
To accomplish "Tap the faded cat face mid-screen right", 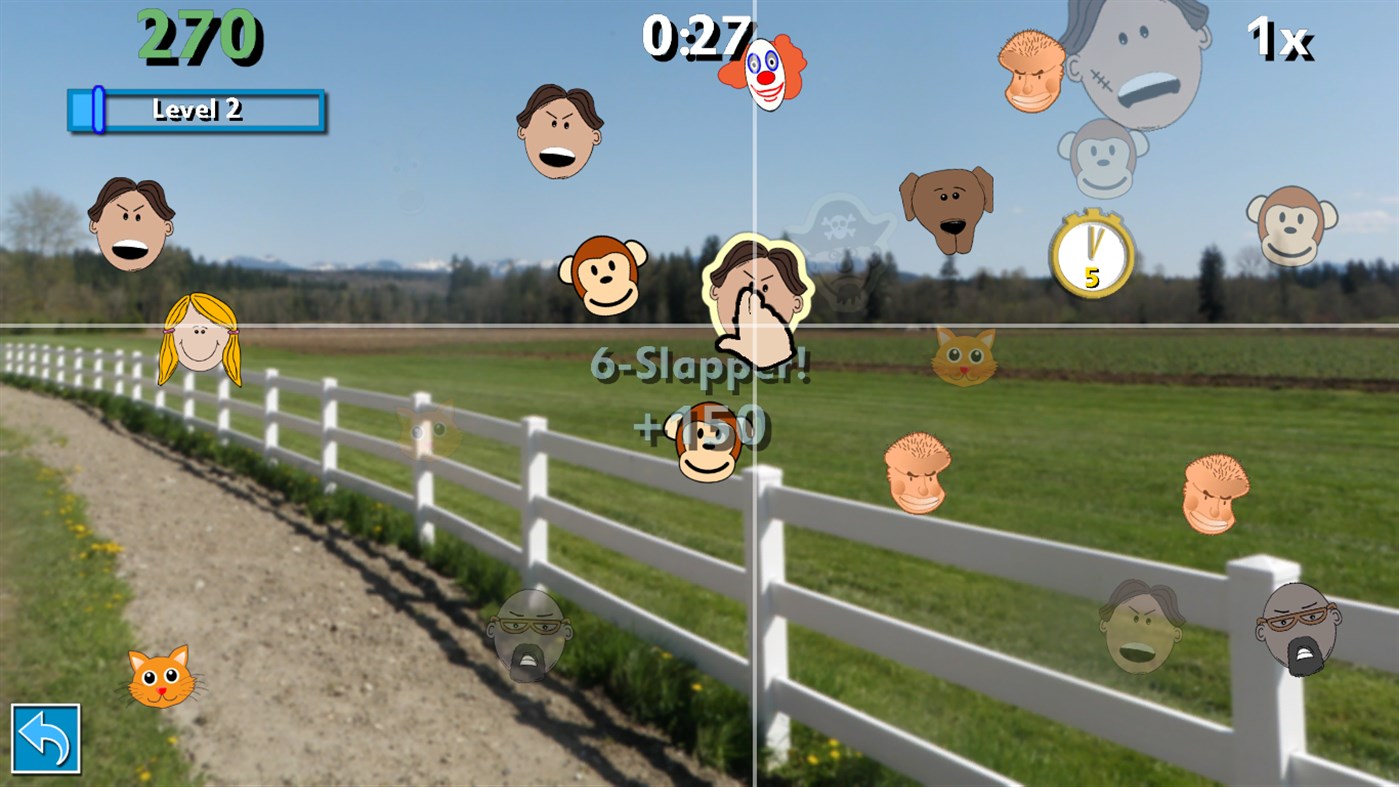I will click(x=964, y=356).
